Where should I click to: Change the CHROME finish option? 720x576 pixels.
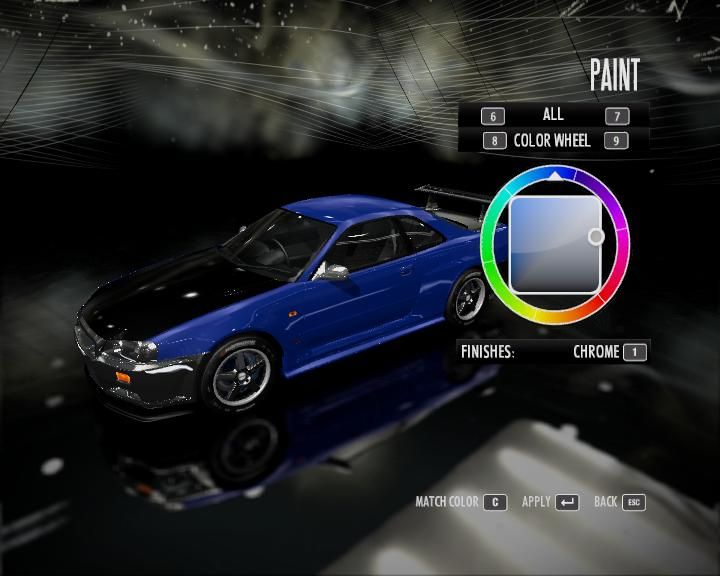point(597,352)
